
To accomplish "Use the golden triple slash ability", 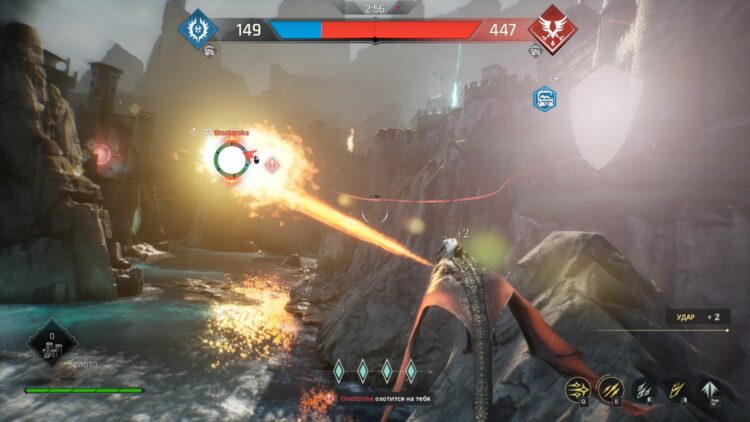I will pos(609,389).
